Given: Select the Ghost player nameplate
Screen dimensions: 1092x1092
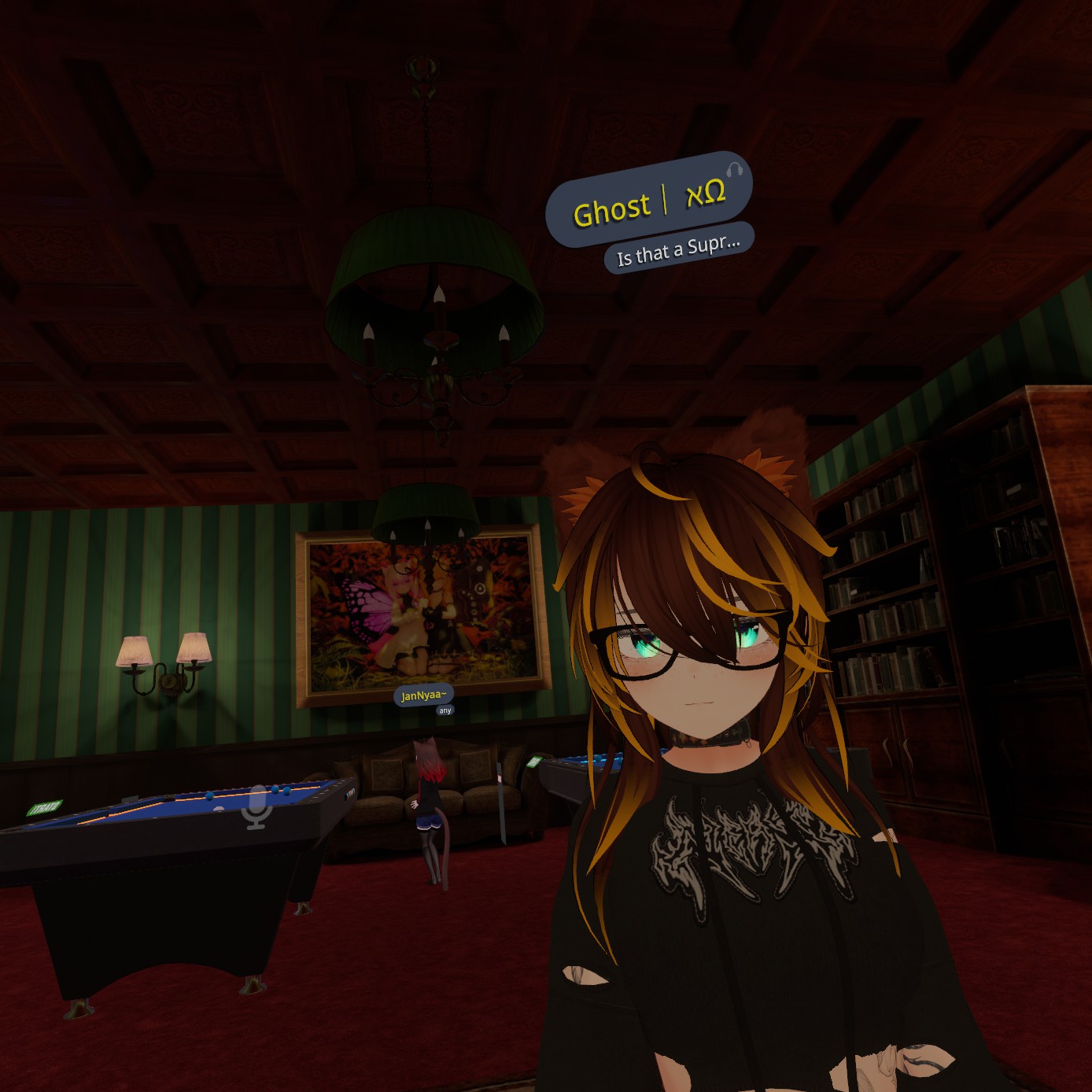Looking at the screenshot, I should [x=648, y=200].
